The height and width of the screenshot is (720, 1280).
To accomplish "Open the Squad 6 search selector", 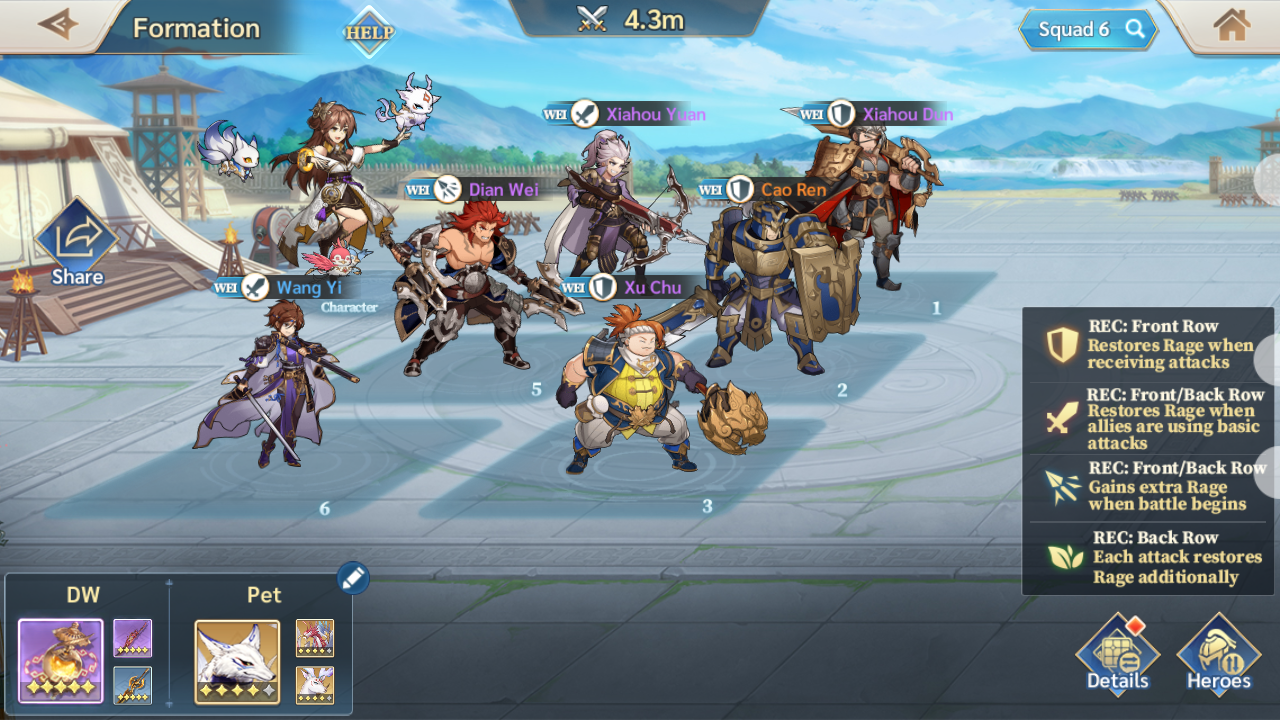I will coord(1087,30).
